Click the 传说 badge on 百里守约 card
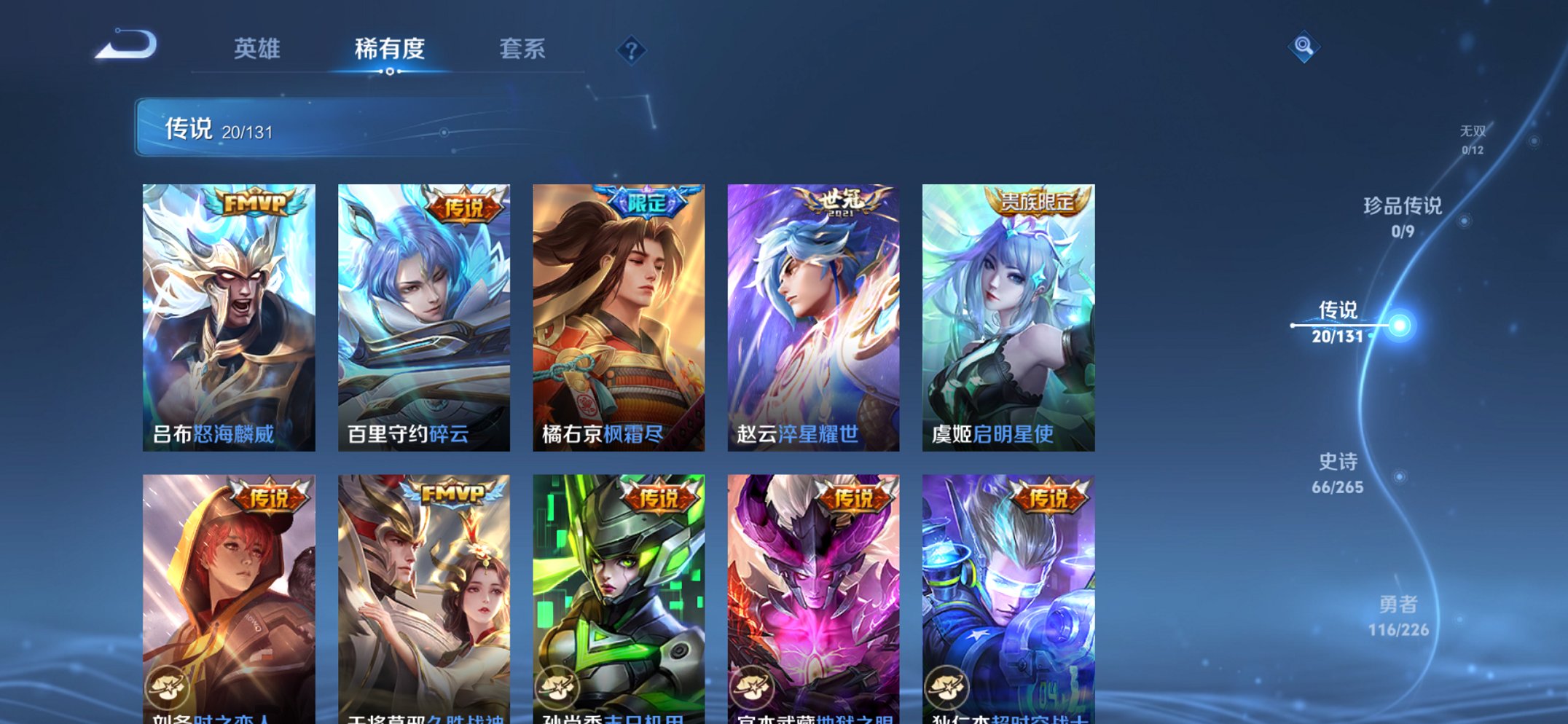Image resolution: width=1568 pixels, height=724 pixels. point(464,208)
